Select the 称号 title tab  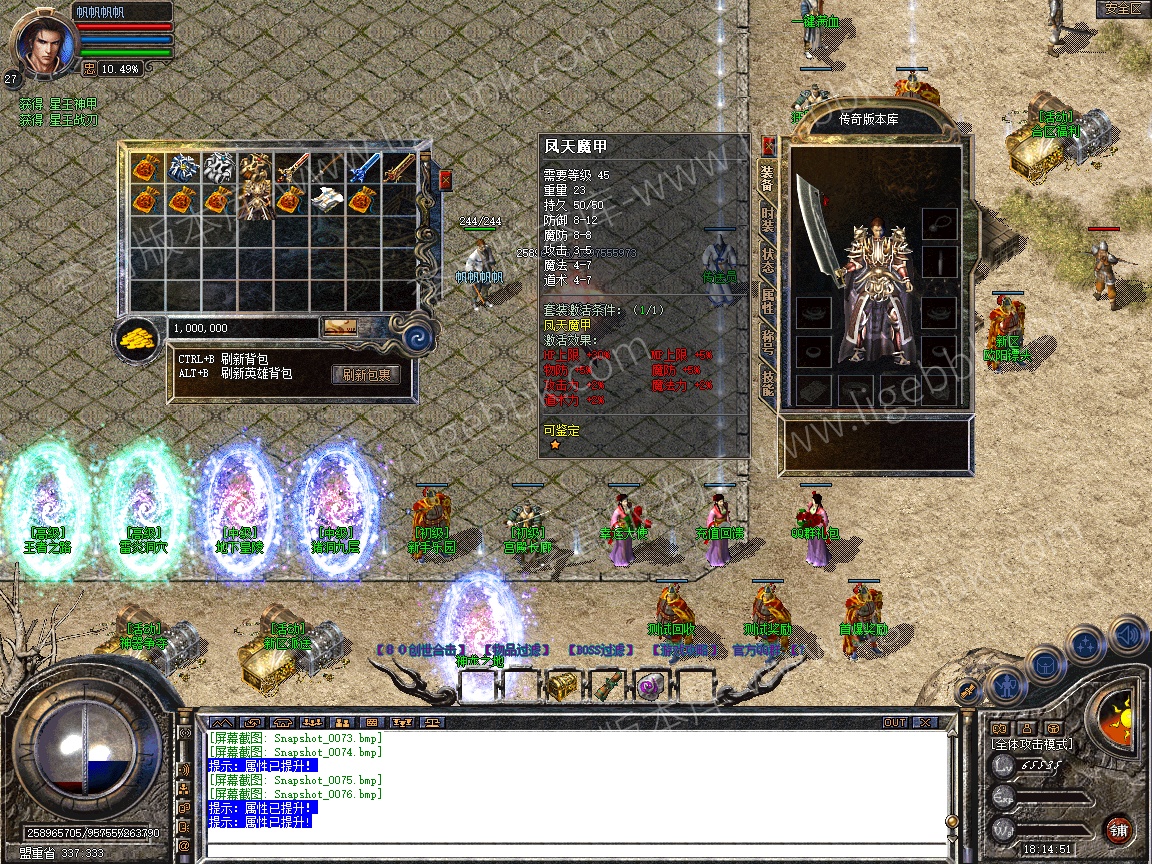click(x=767, y=341)
